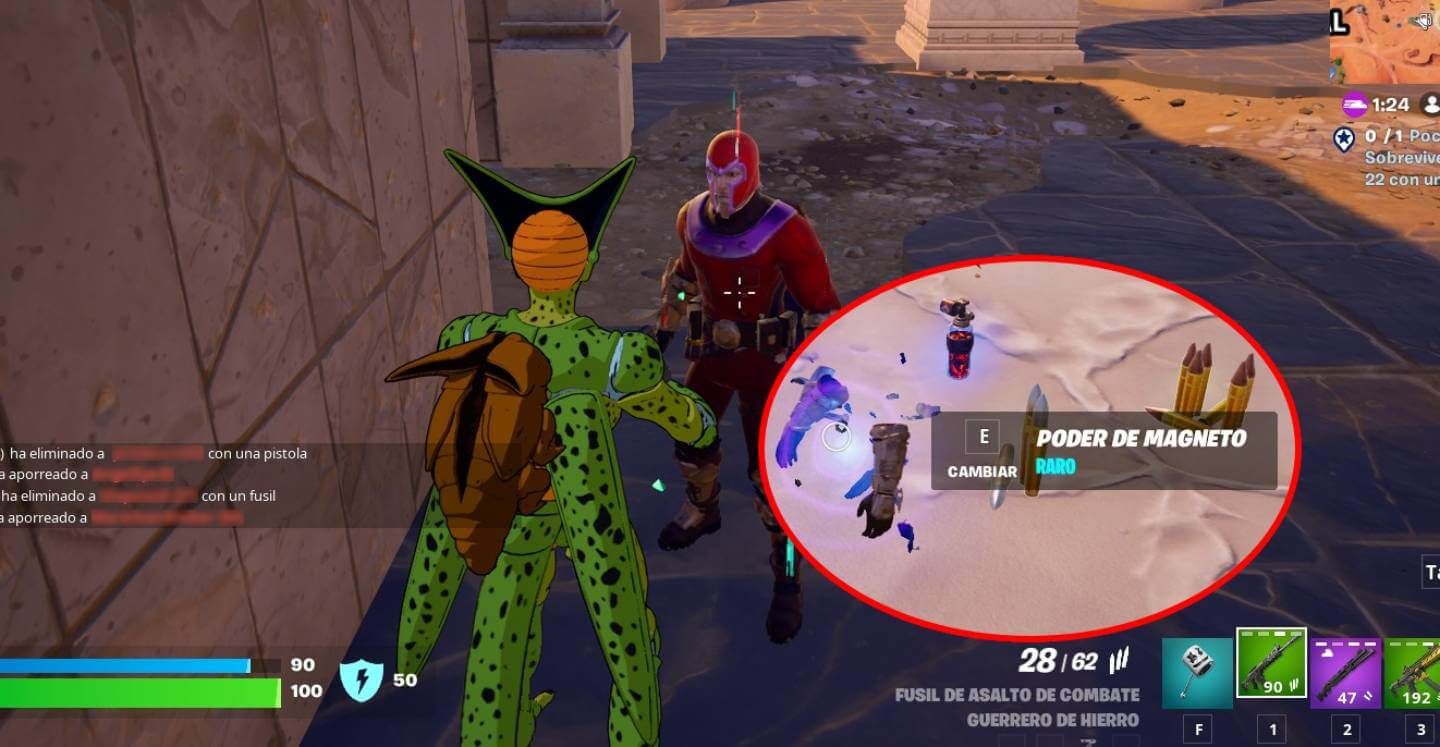
Task: Click the pink storm timer icon
Action: click(x=1355, y=104)
